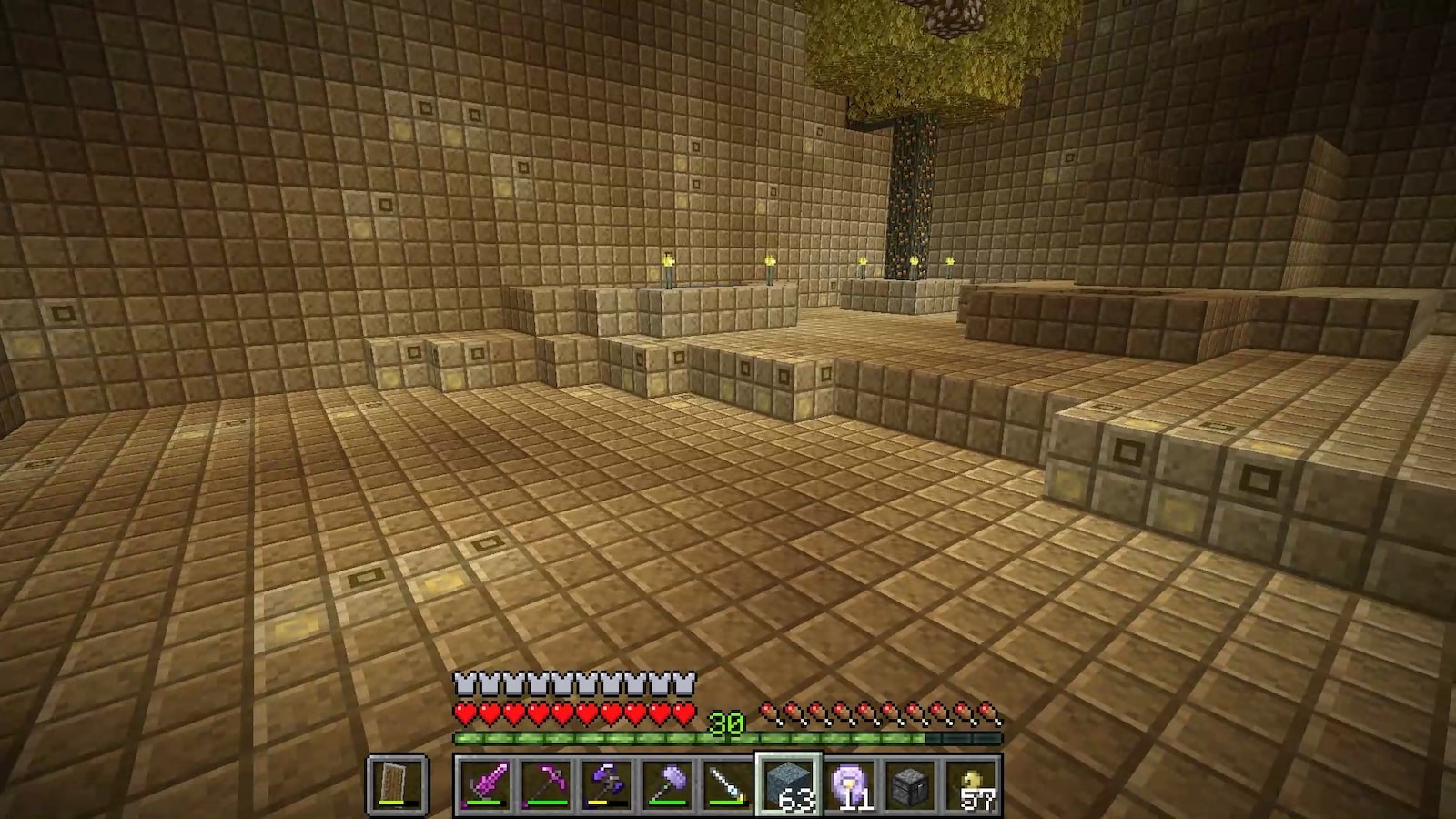Select the stone block stack of 63
This screenshot has width=1456, height=819.
(x=788, y=784)
